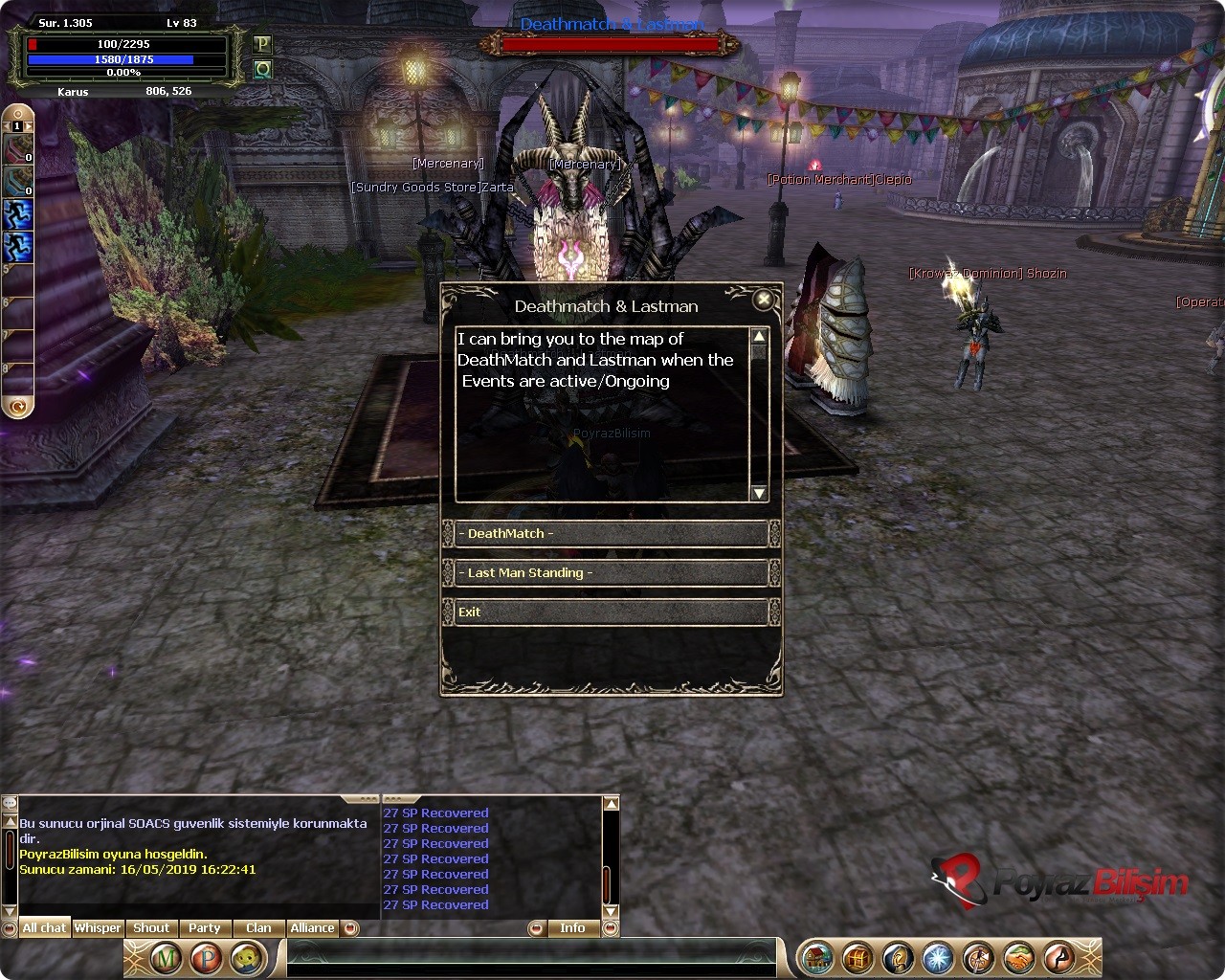
Task: Click the red P round button
Action: tap(206, 958)
